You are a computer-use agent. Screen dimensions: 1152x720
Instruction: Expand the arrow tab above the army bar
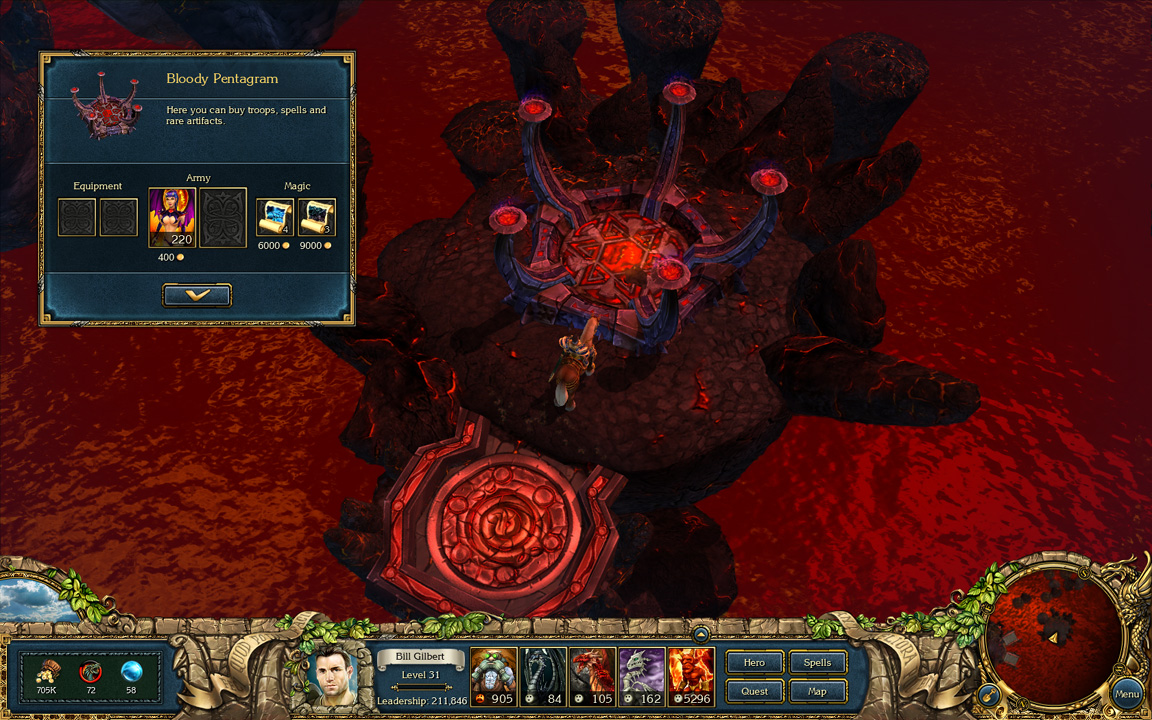[702, 634]
